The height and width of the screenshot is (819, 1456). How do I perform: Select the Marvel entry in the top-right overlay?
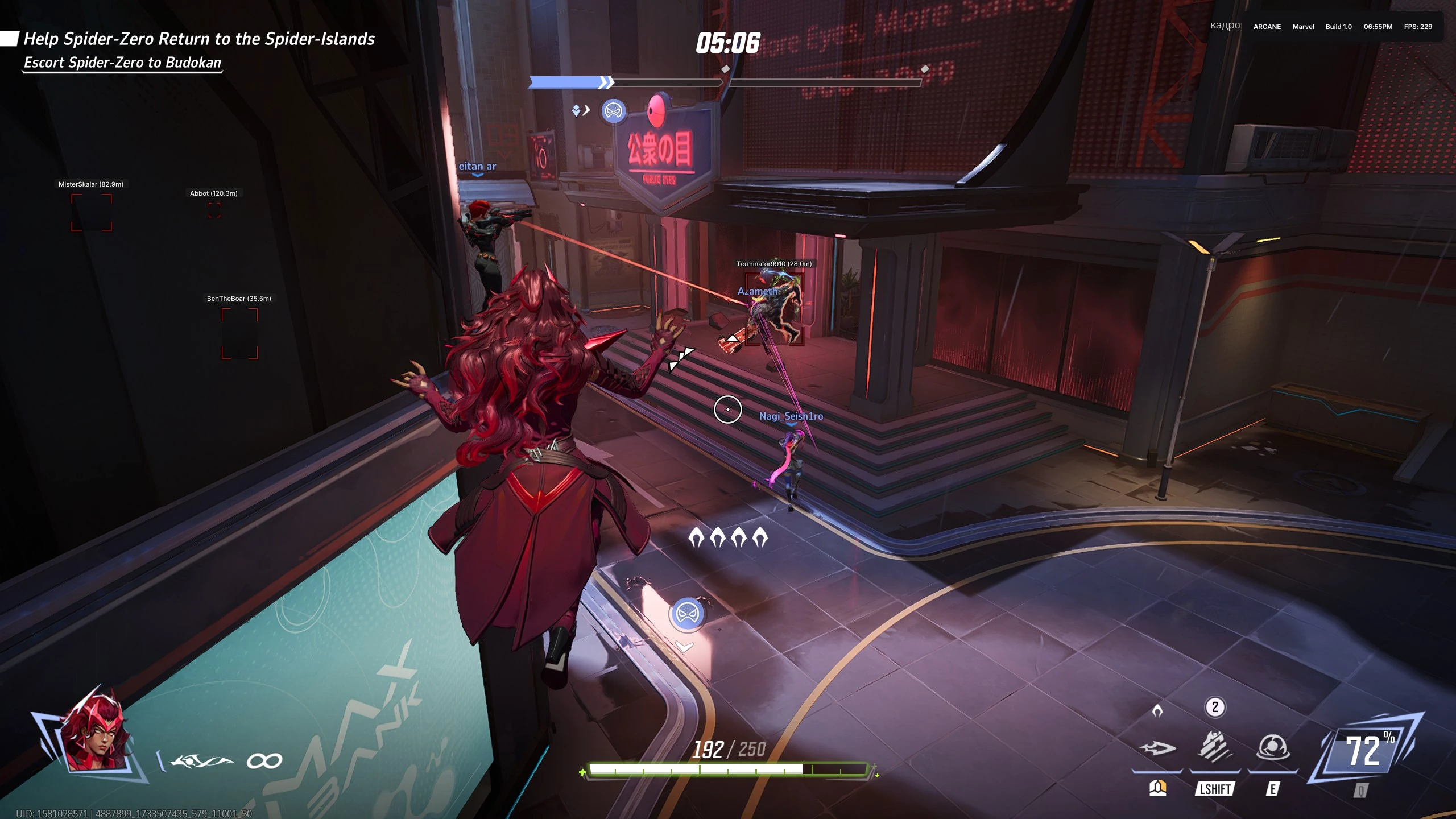pyautogui.click(x=1303, y=27)
